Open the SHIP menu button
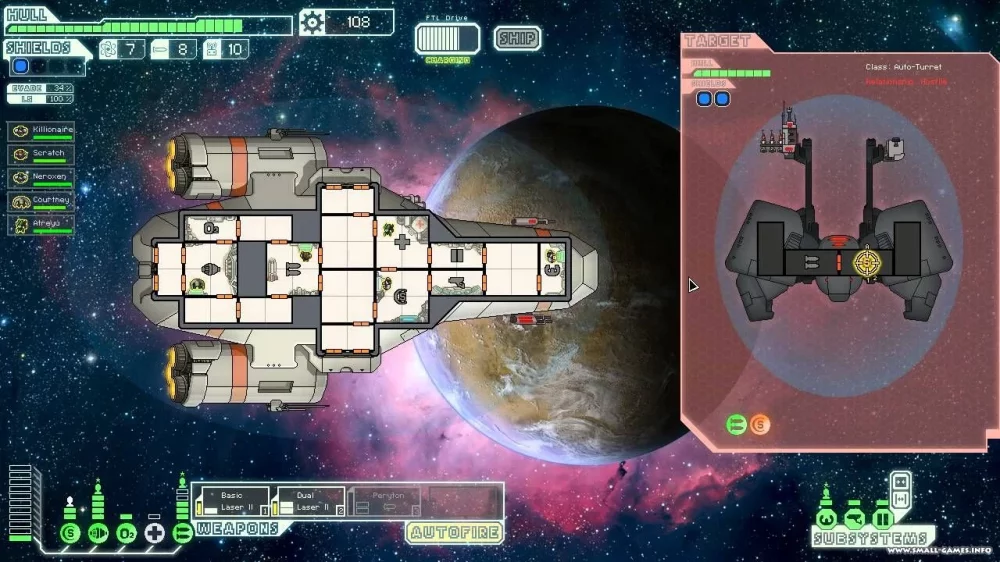This screenshot has width=1000, height=562. [x=517, y=39]
